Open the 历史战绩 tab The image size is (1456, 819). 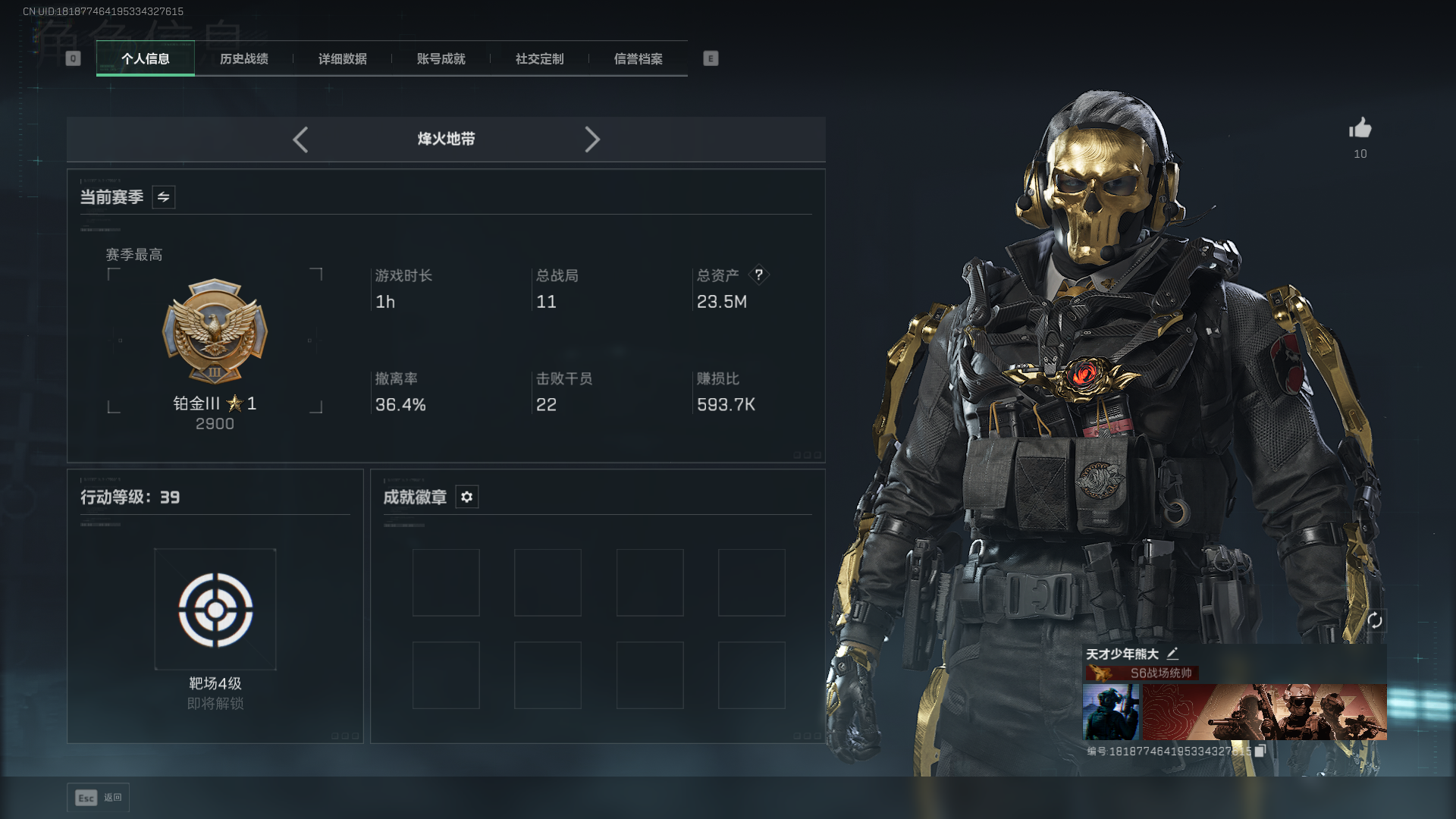coord(243,59)
